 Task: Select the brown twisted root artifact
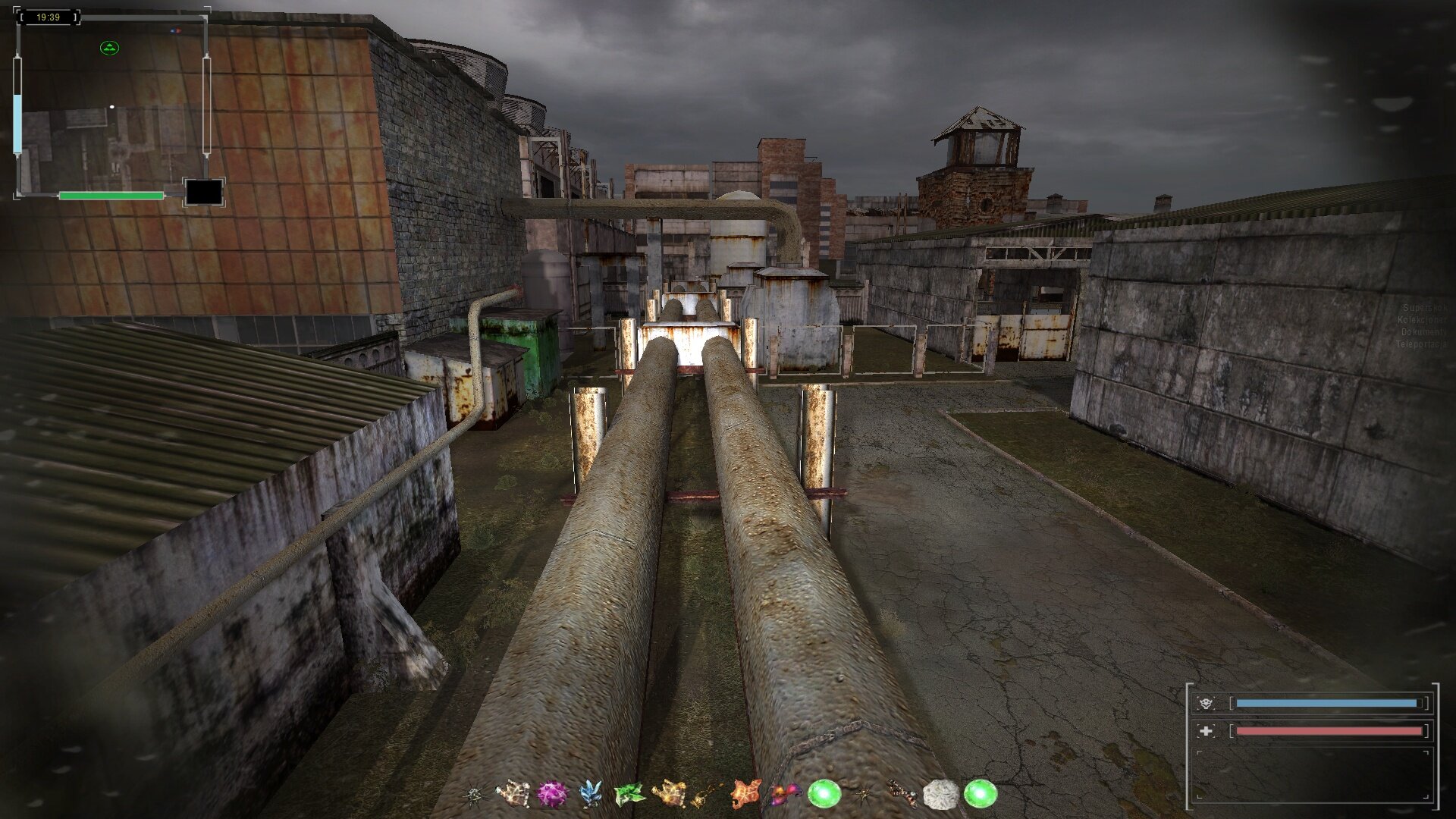[902, 793]
